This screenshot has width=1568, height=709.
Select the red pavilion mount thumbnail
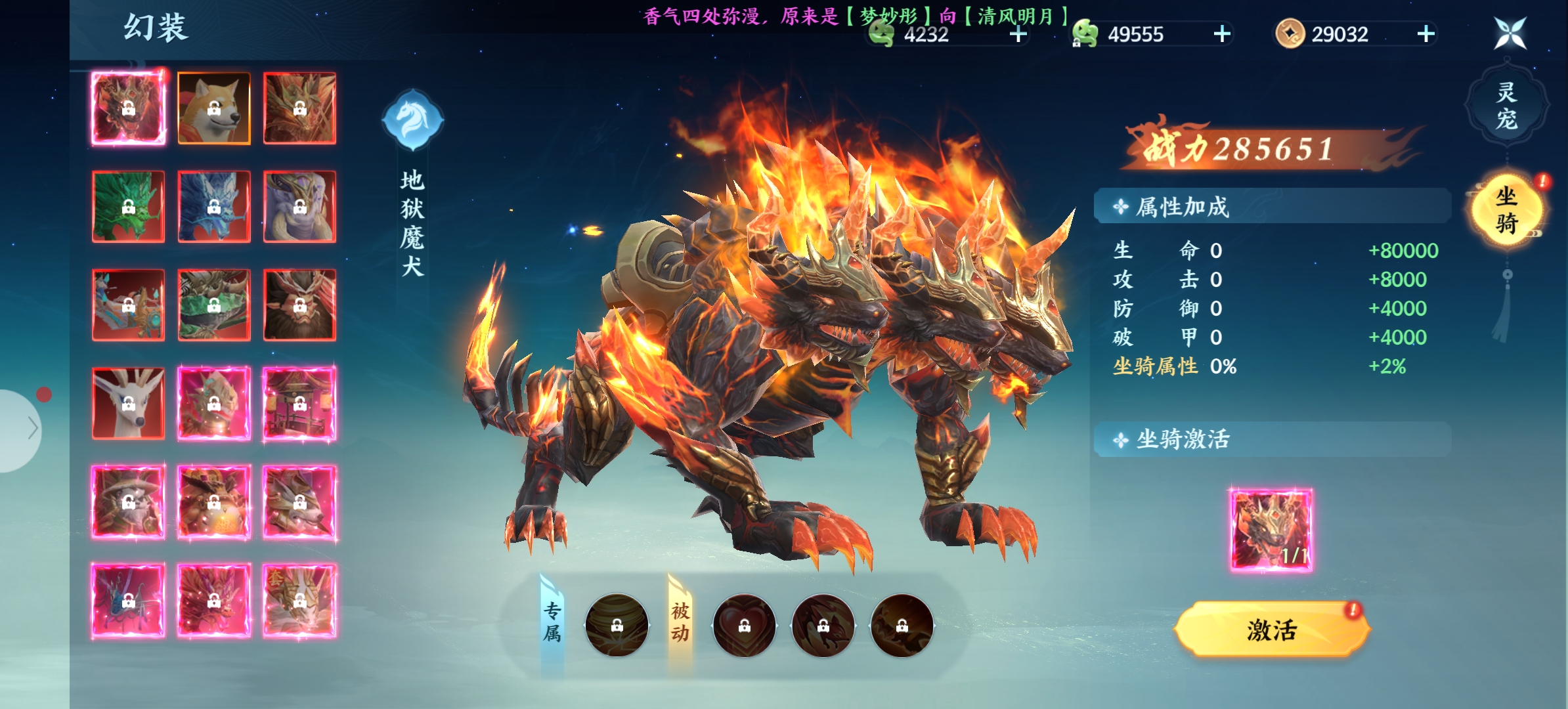(x=299, y=403)
